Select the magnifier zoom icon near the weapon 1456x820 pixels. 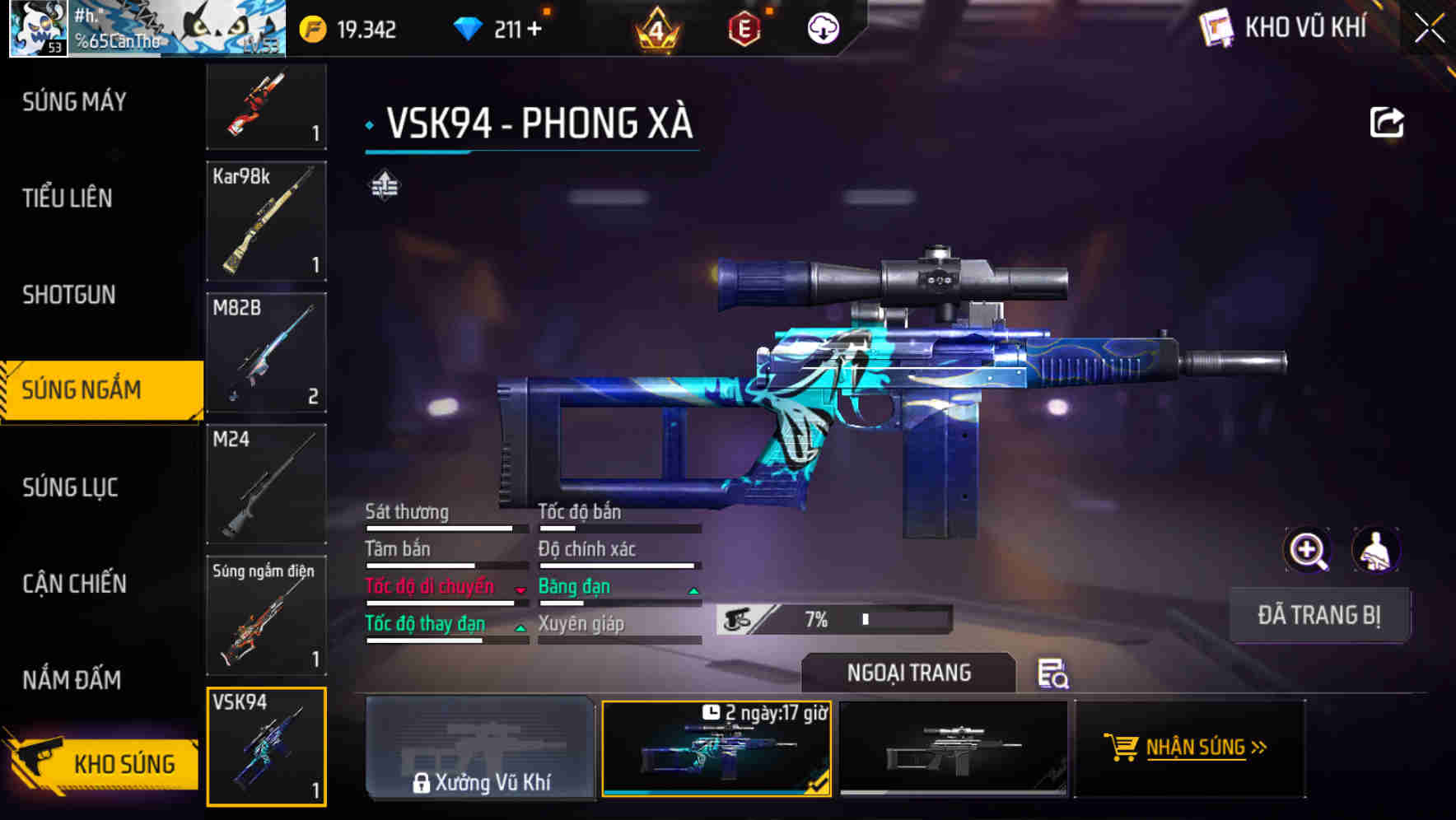click(x=1305, y=550)
